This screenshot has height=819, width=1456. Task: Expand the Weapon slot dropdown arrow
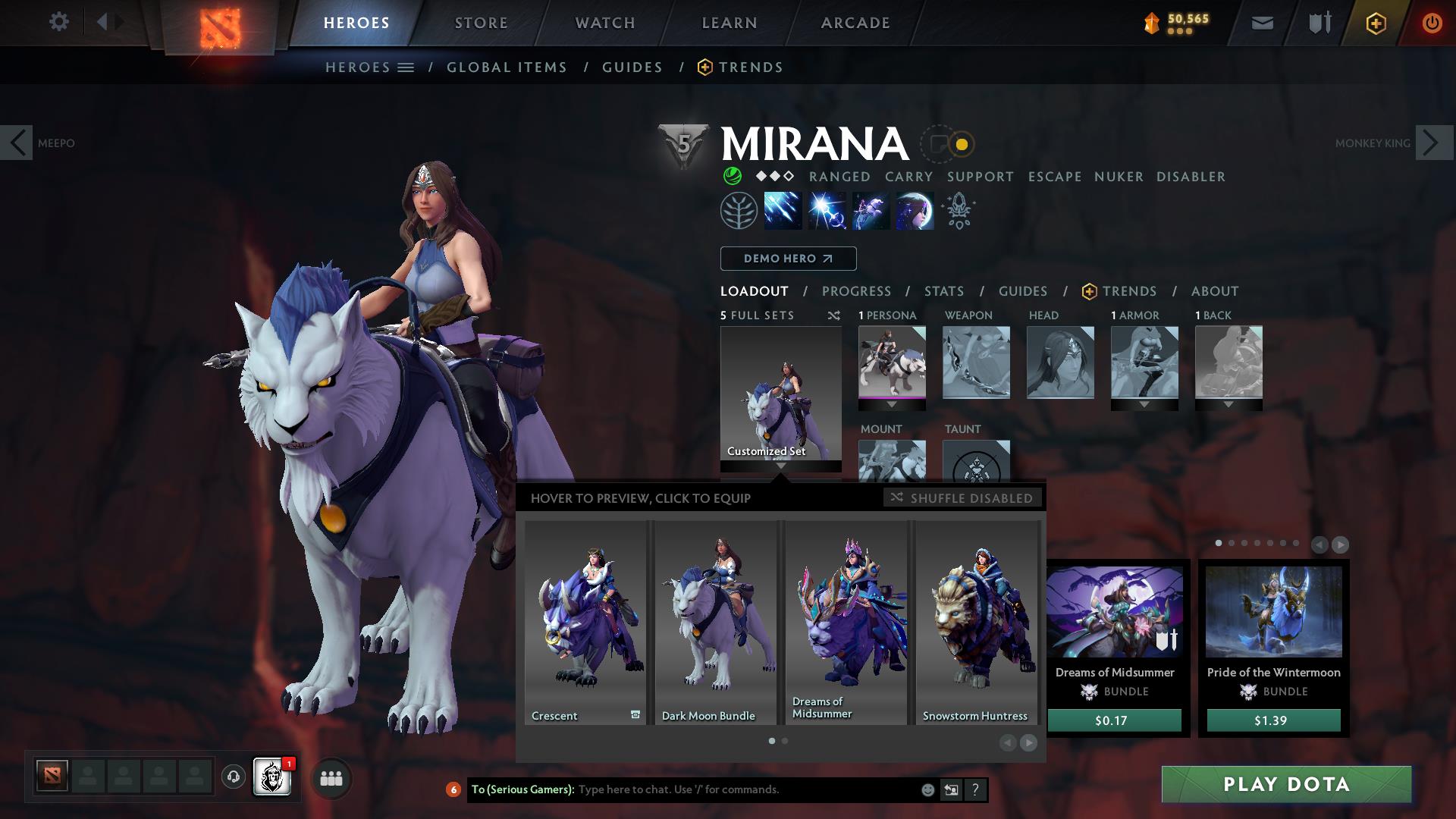tap(976, 404)
